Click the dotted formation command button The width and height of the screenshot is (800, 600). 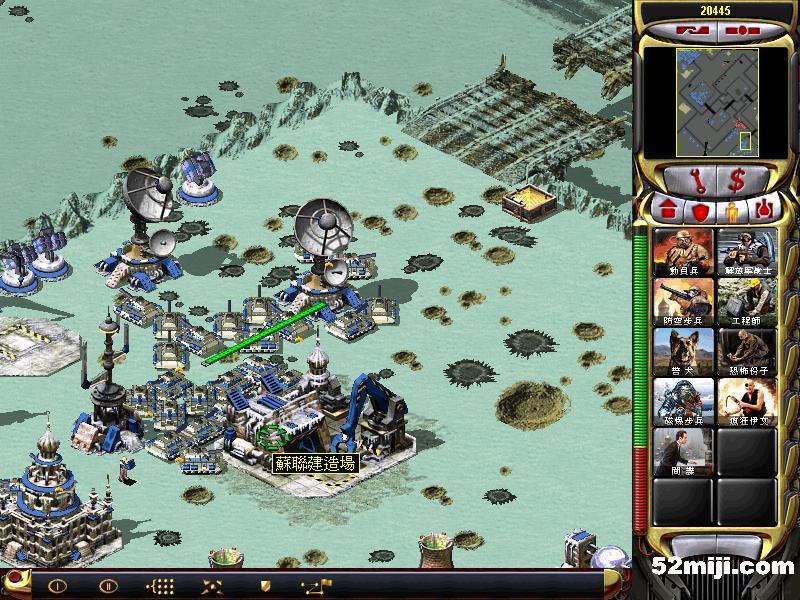159,586
